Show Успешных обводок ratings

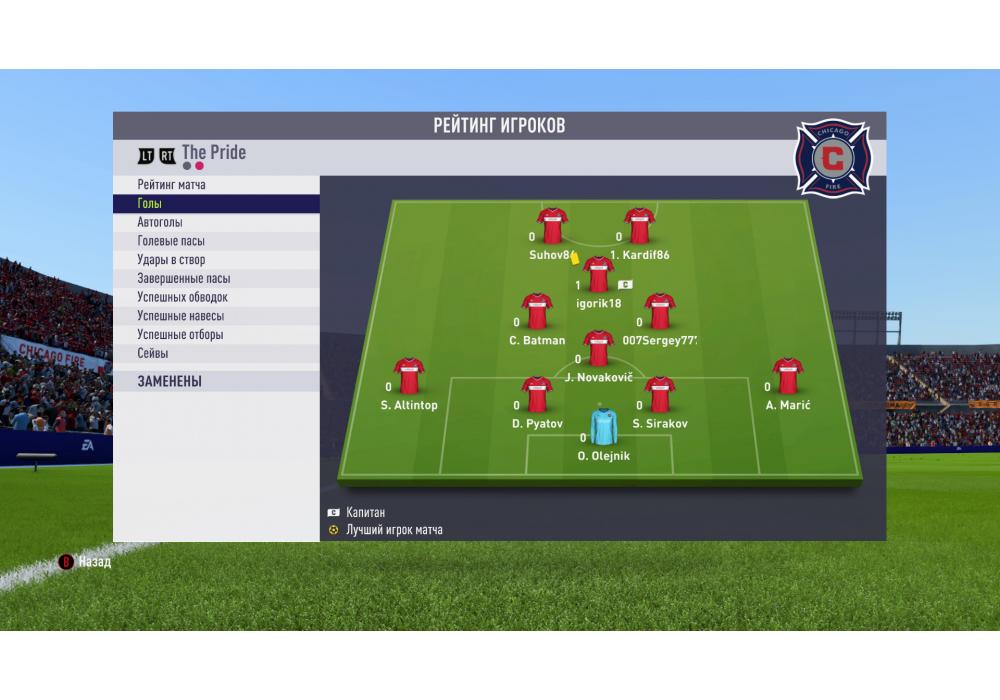pos(216,297)
